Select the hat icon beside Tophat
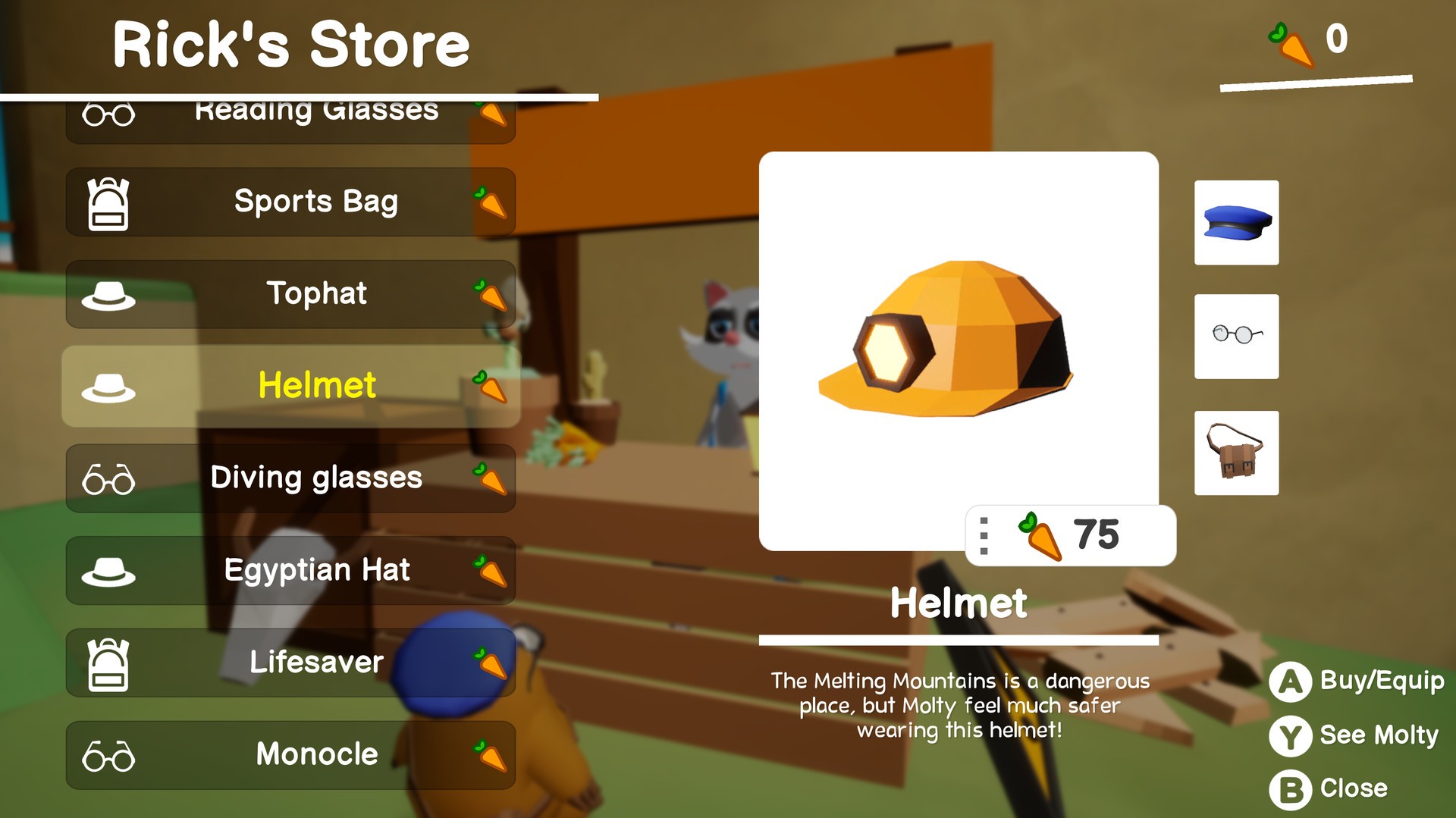1456x818 pixels. pyautogui.click(x=108, y=294)
